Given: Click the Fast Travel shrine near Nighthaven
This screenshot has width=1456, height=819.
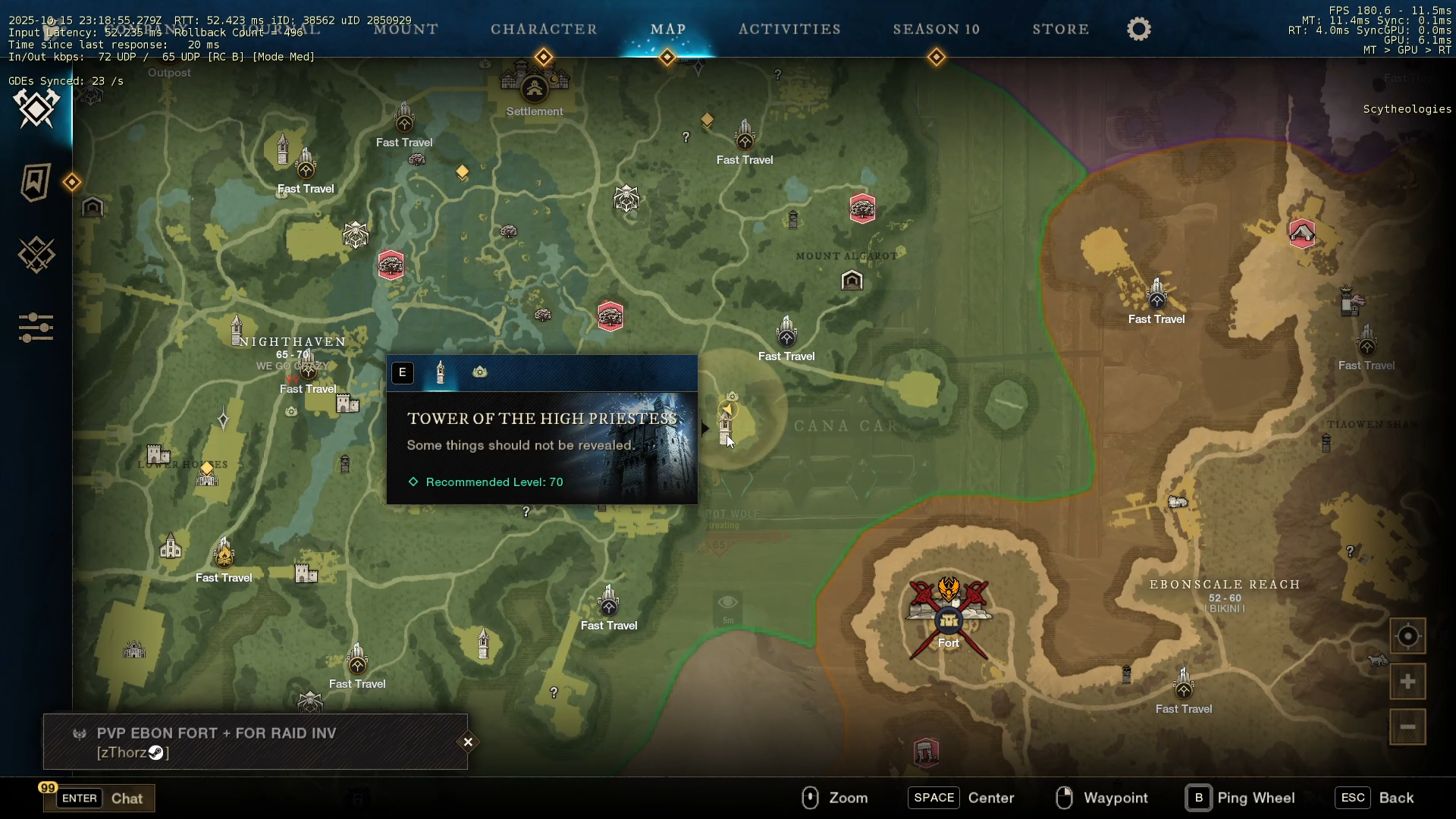Looking at the screenshot, I should click(308, 371).
